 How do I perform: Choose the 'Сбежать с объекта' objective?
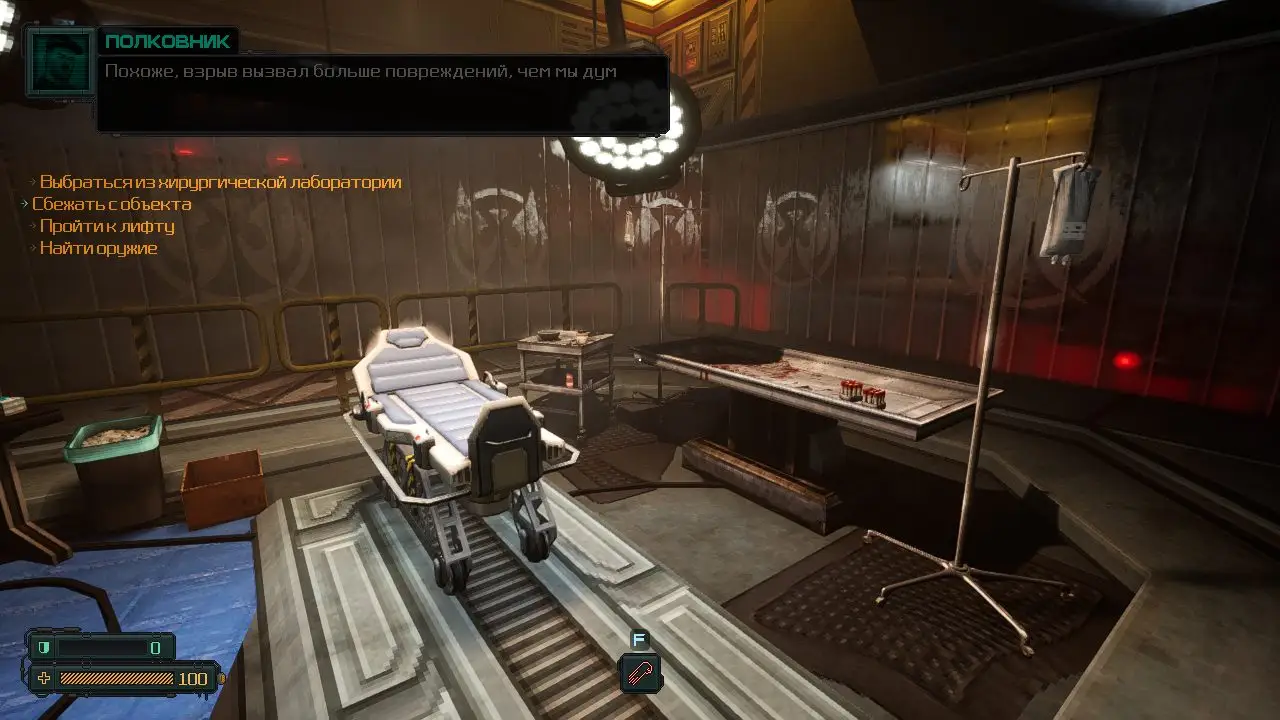pos(111,204)
